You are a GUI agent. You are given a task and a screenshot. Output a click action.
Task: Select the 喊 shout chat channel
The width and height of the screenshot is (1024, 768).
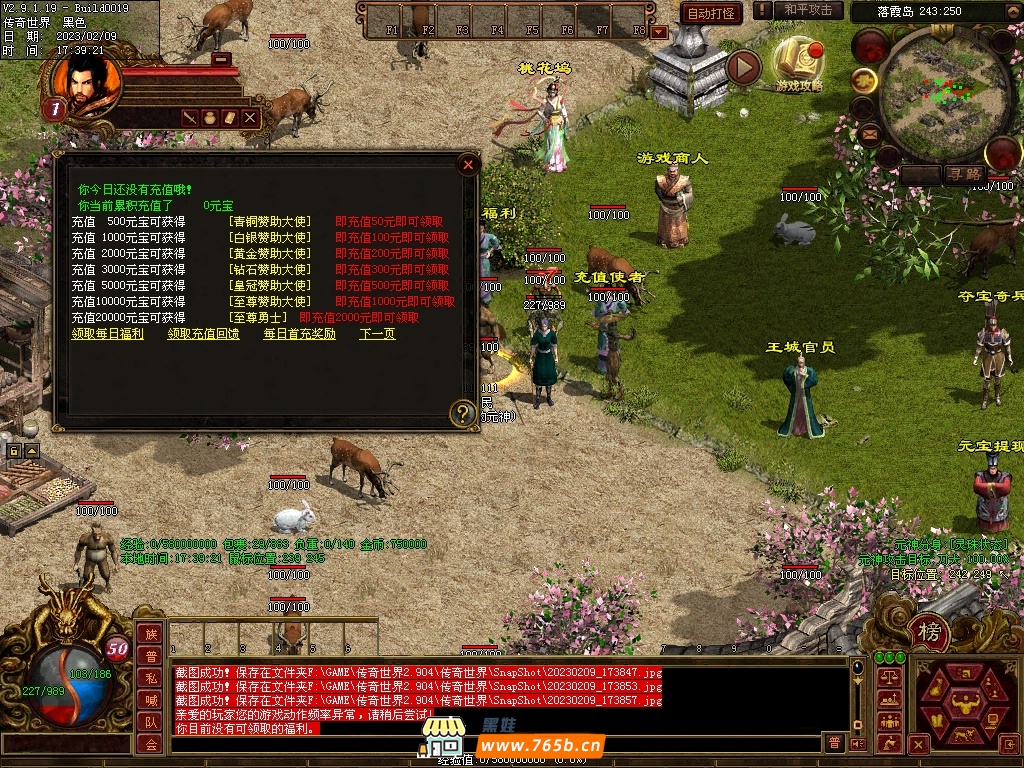tap(149, 700)
